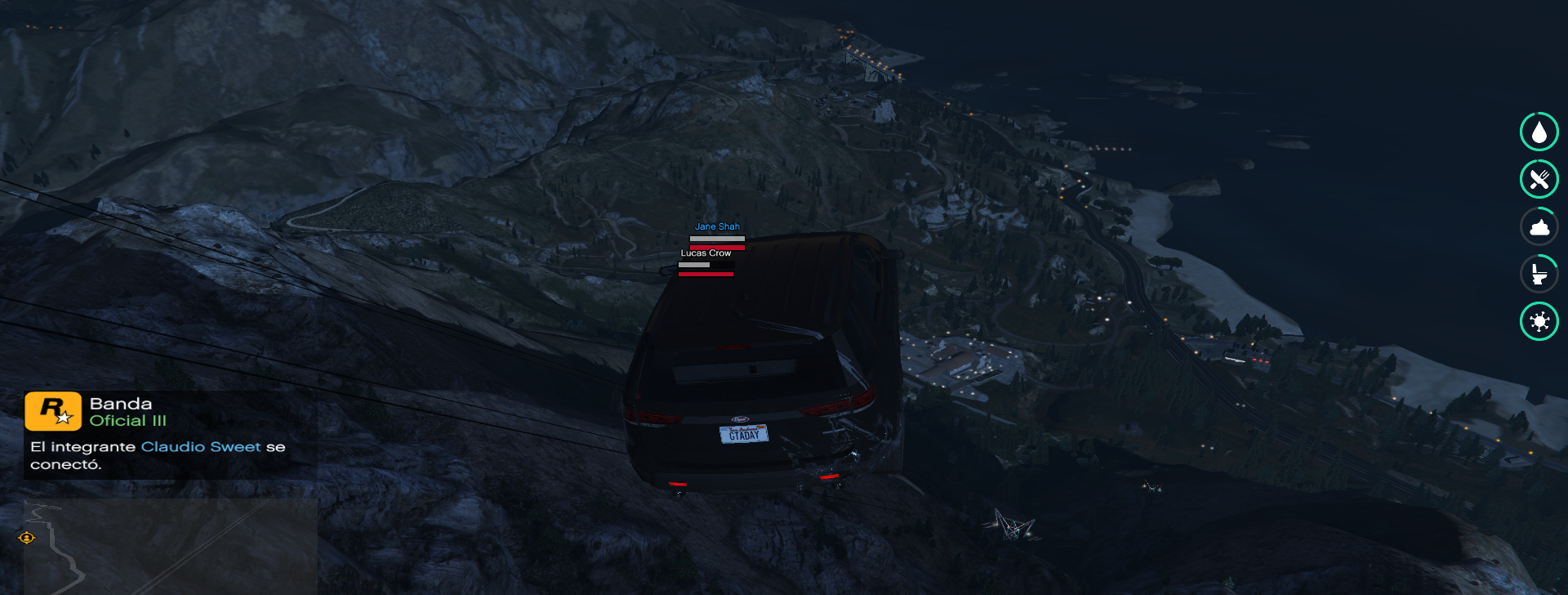The width and height of the screenshot is (1568, 595).
Task: Select the fork and knife hunger icon
Action: pos(1539,179)
